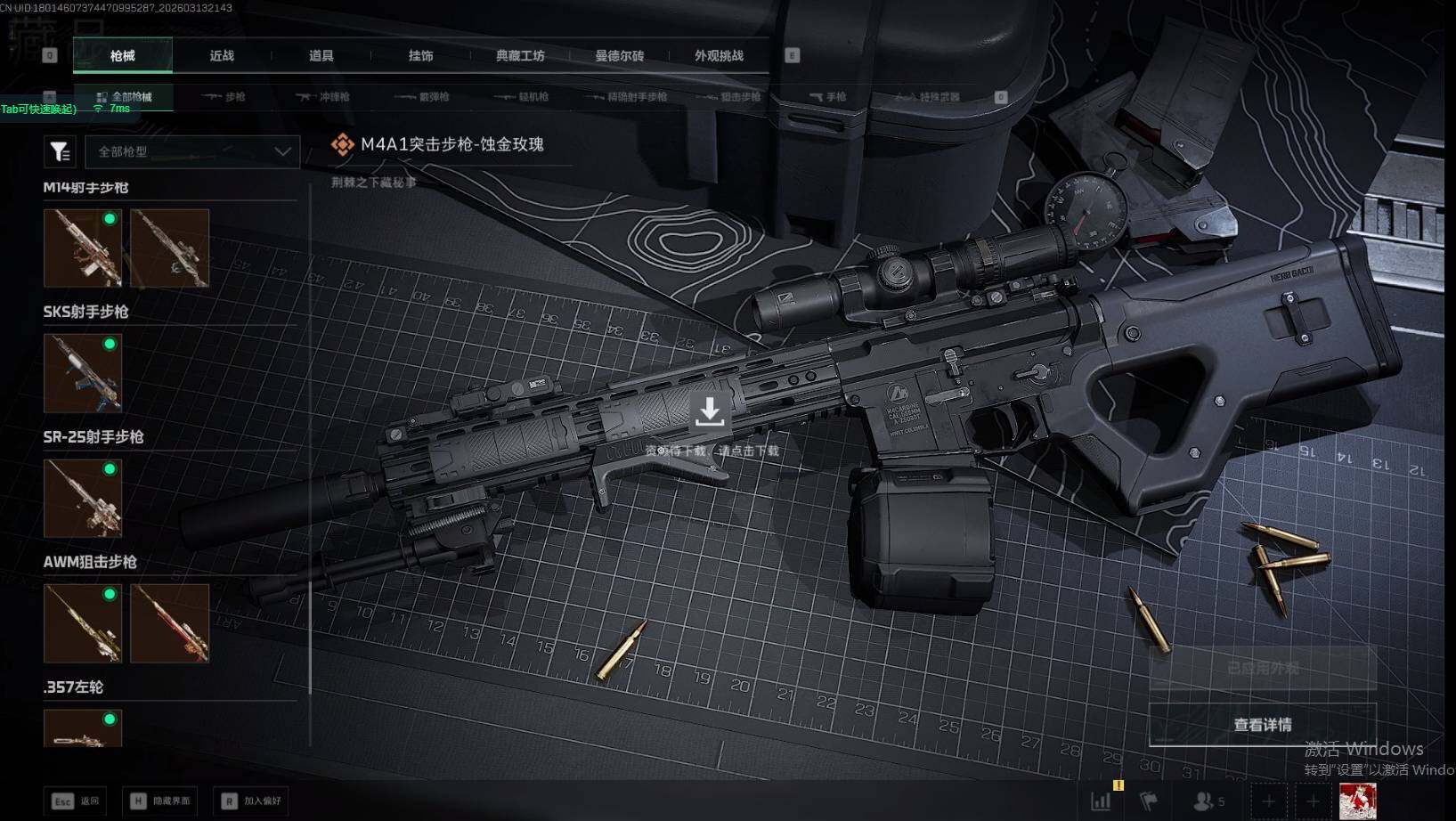This screenshot has width=1456, height=821.
Task: Open the player avatar in bottom bar
Action: [1357, 801]
